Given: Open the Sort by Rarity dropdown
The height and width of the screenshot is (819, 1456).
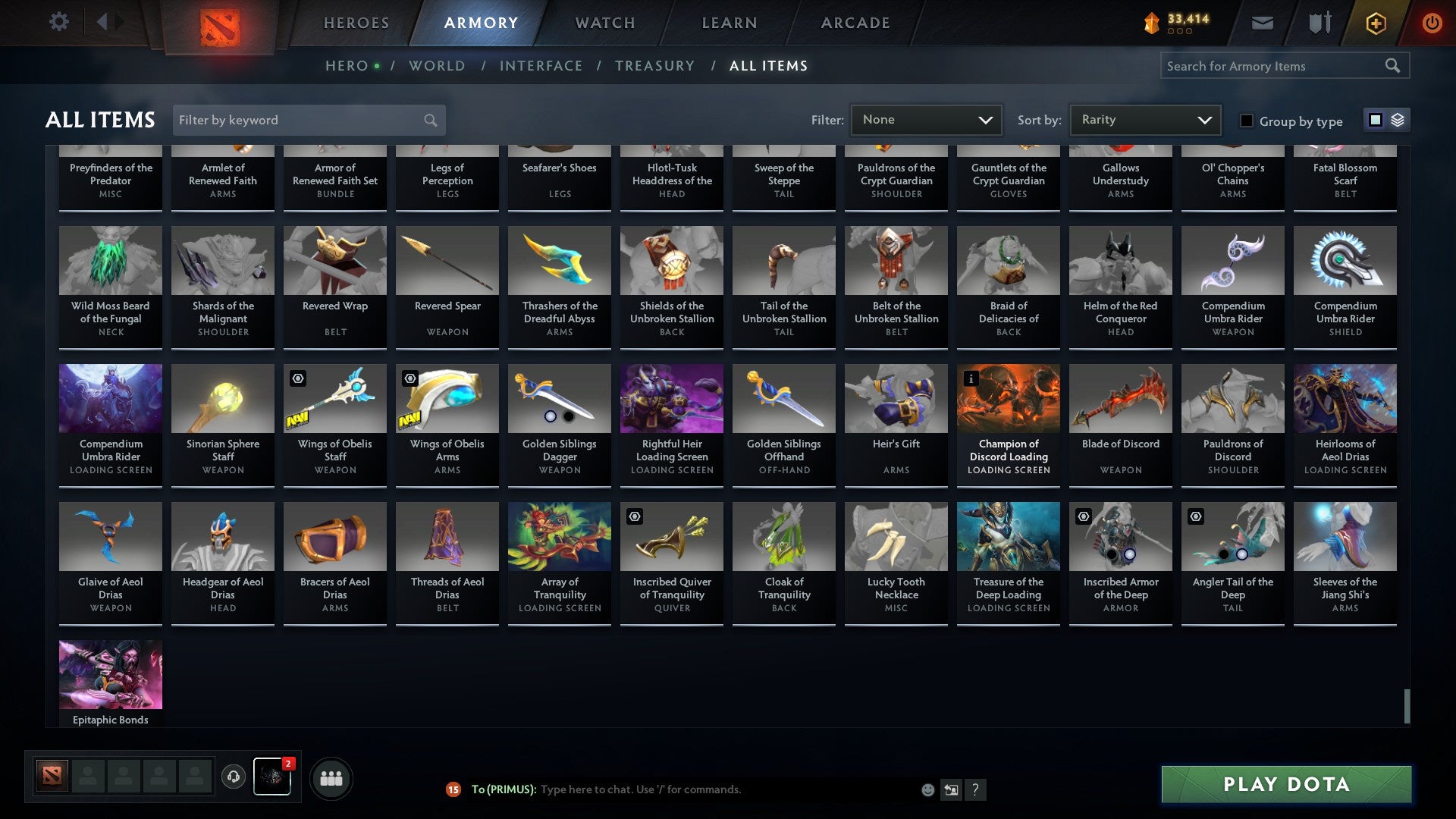Looking at the screenshot, I should click(x=1144, y=119).
